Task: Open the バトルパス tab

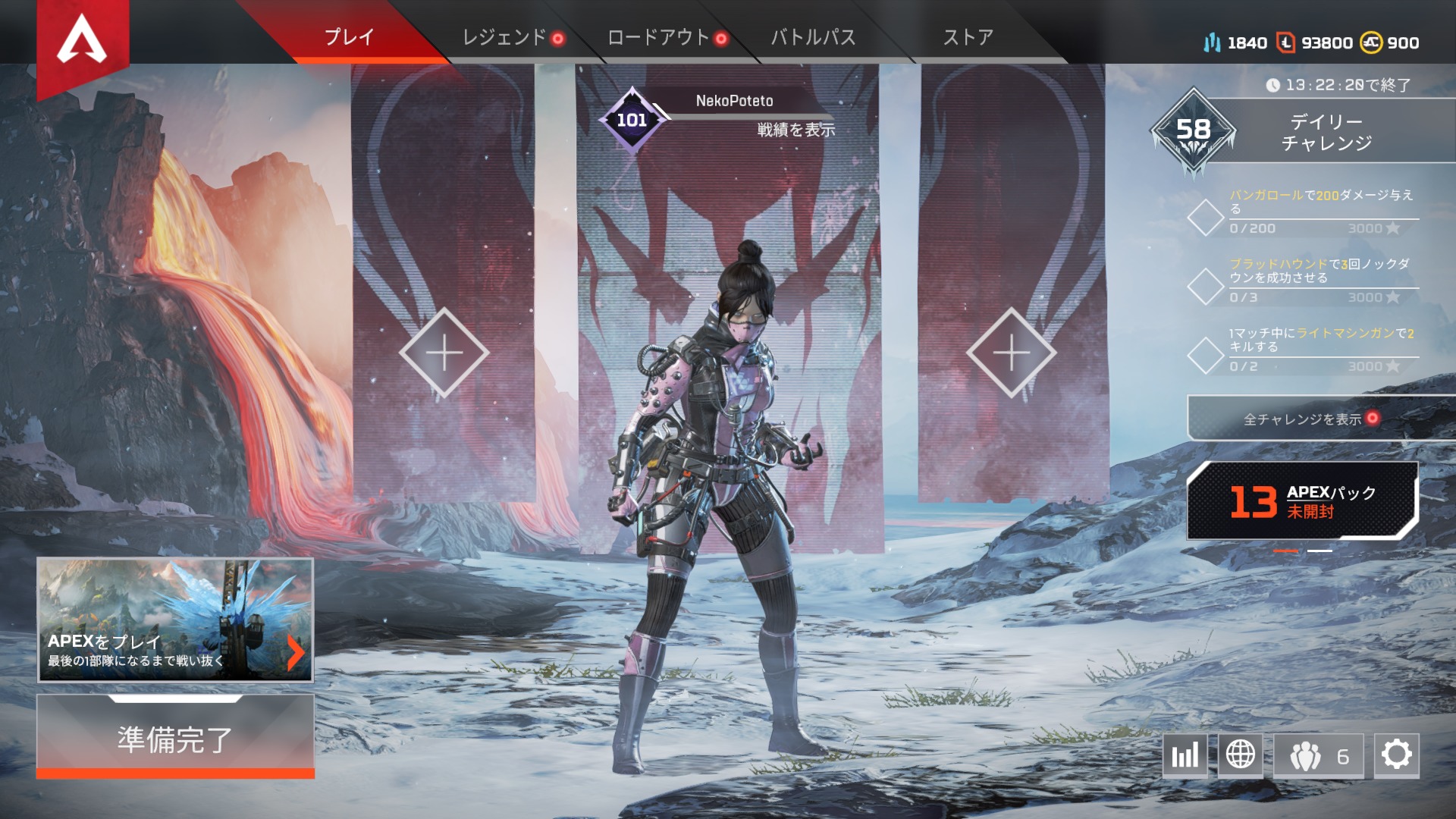Action: [x=813, y=37]
